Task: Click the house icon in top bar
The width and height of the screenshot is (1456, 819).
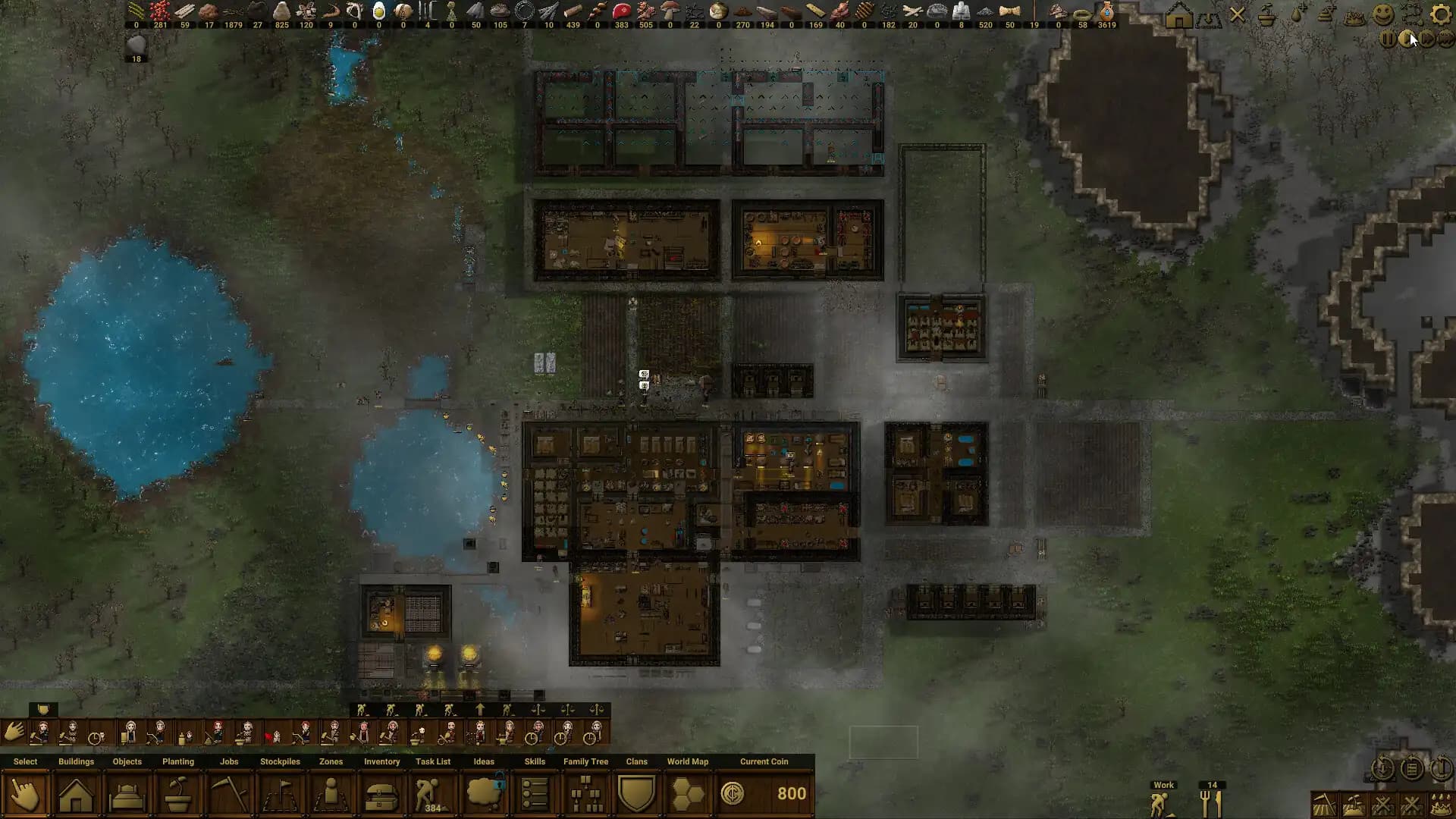Action: click(1178, 15)
